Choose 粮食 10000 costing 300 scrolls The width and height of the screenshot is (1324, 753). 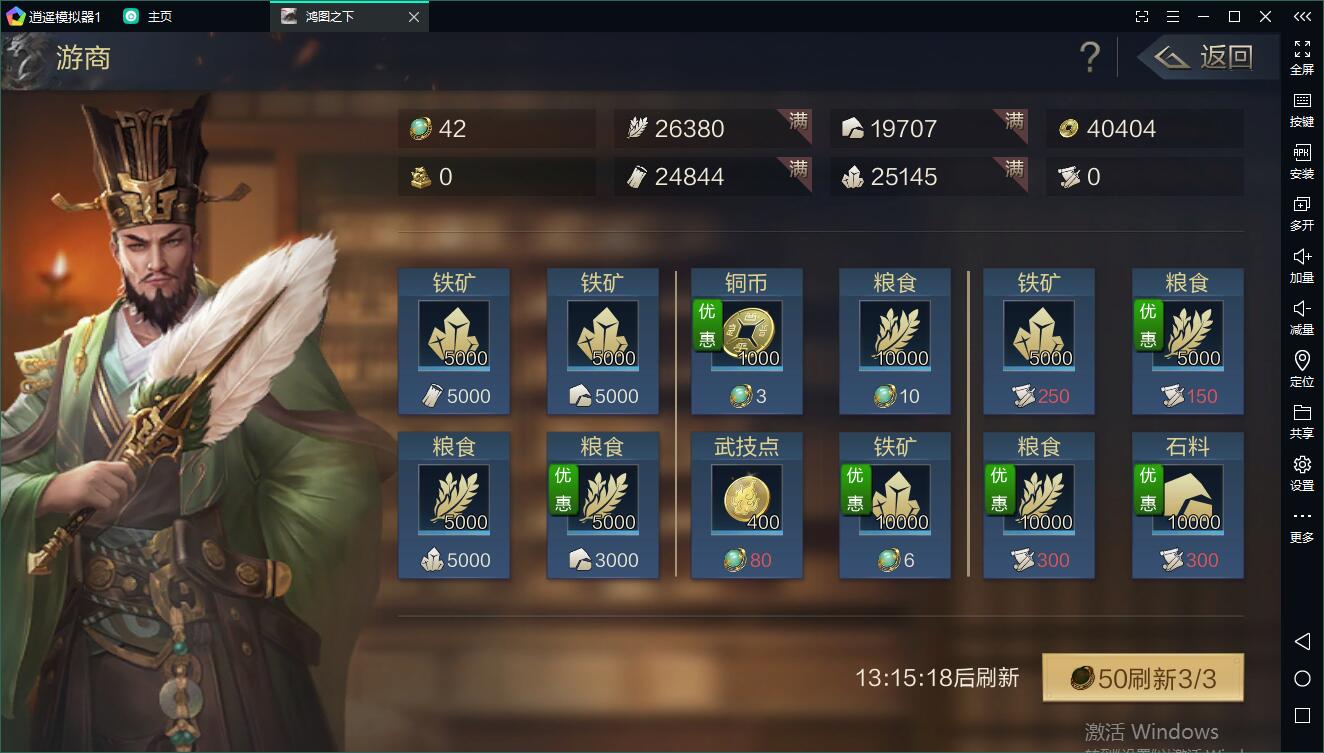coord(1038,504)
